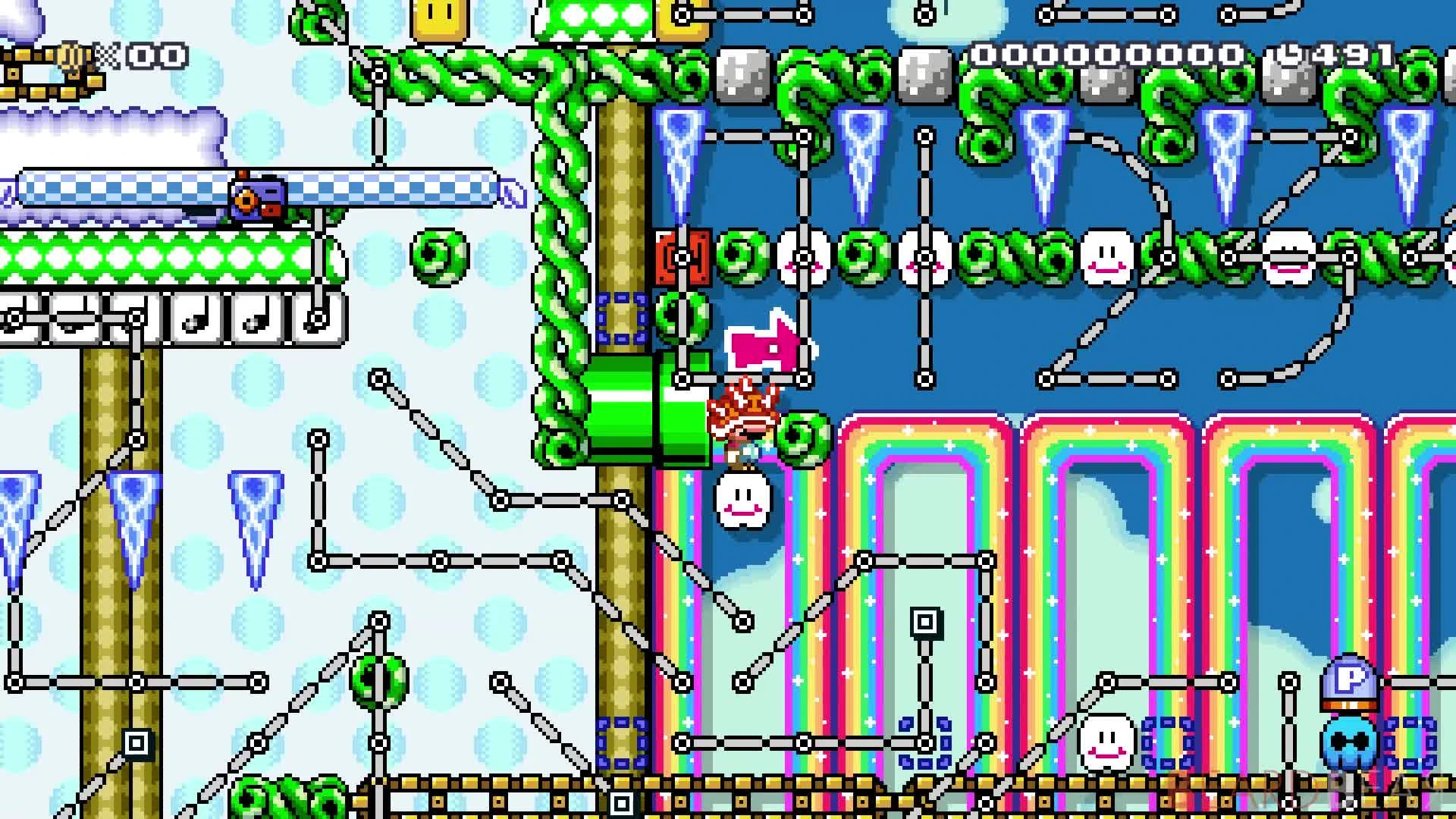The image size is (1456, 819).
Task: Click the coin counter showing x00
Action: coord(155,55)
